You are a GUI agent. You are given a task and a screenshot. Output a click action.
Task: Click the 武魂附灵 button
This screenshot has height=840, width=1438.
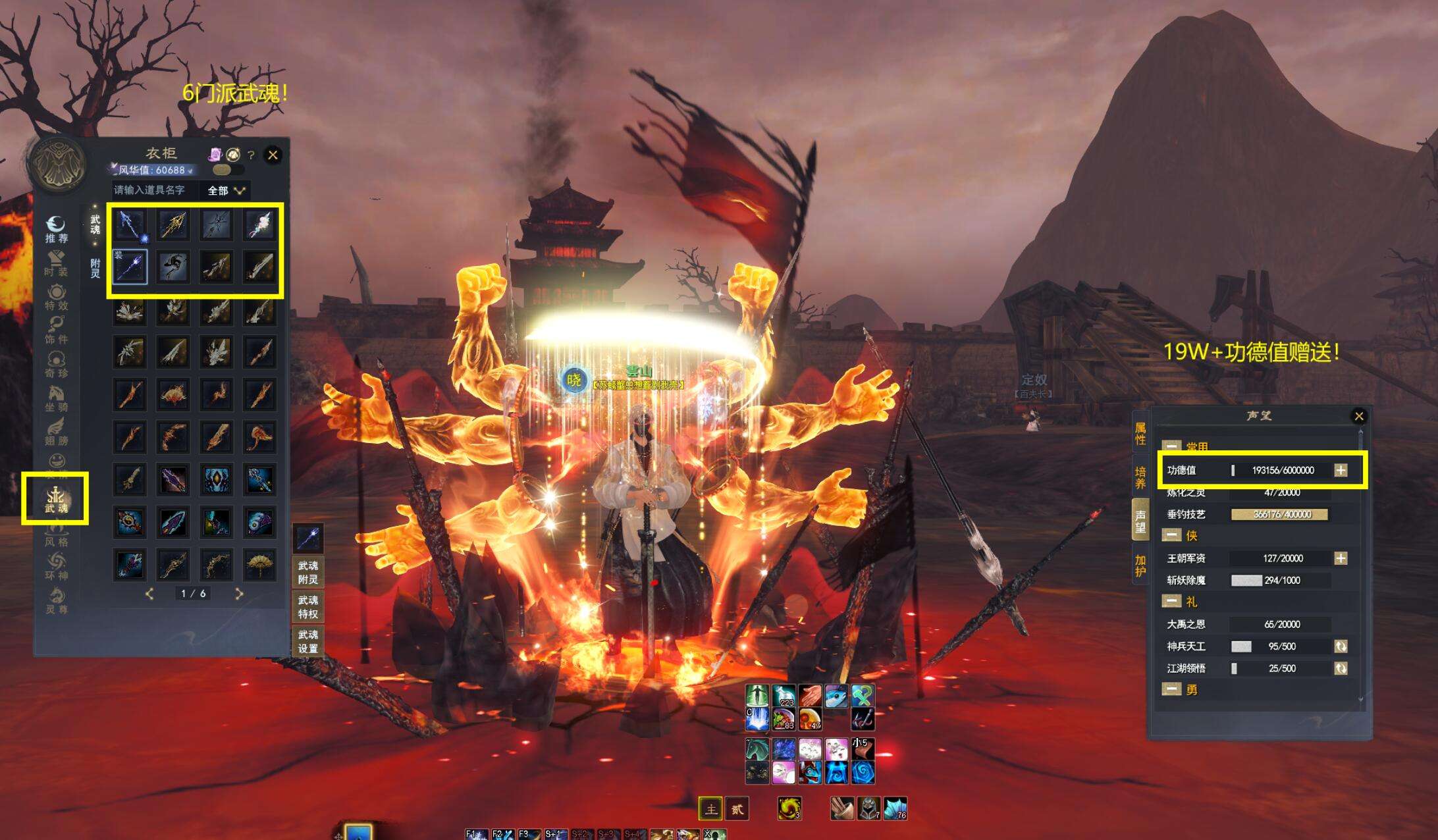pos(307,572)
